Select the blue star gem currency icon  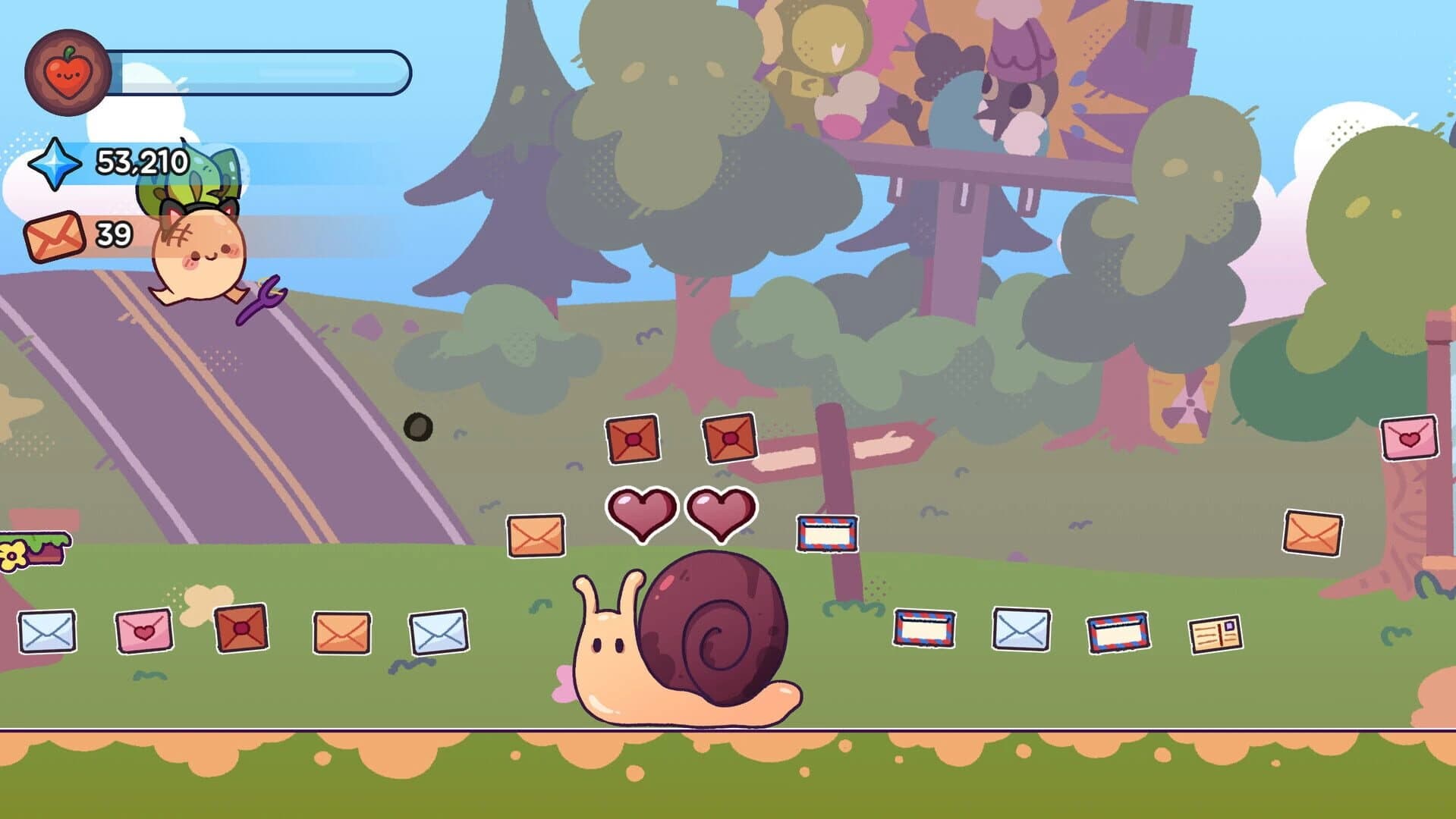(x=55, y=162)
